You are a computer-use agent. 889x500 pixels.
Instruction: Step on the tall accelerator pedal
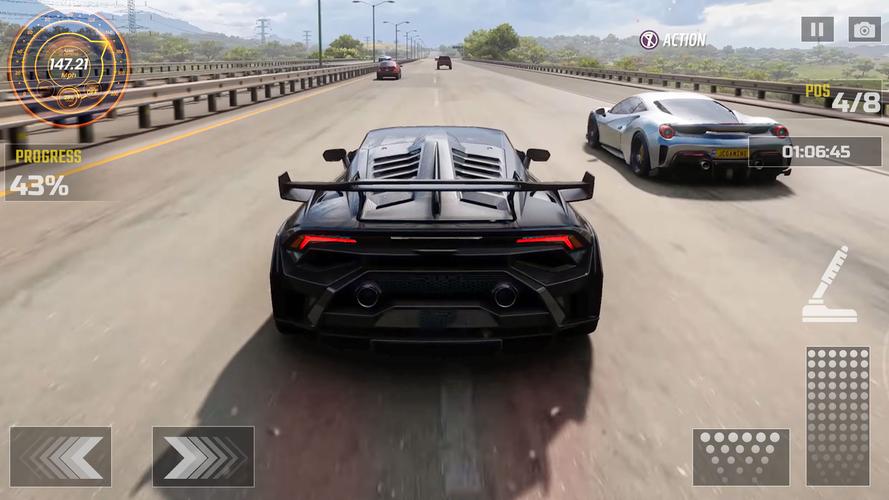[x=837, y=415]
